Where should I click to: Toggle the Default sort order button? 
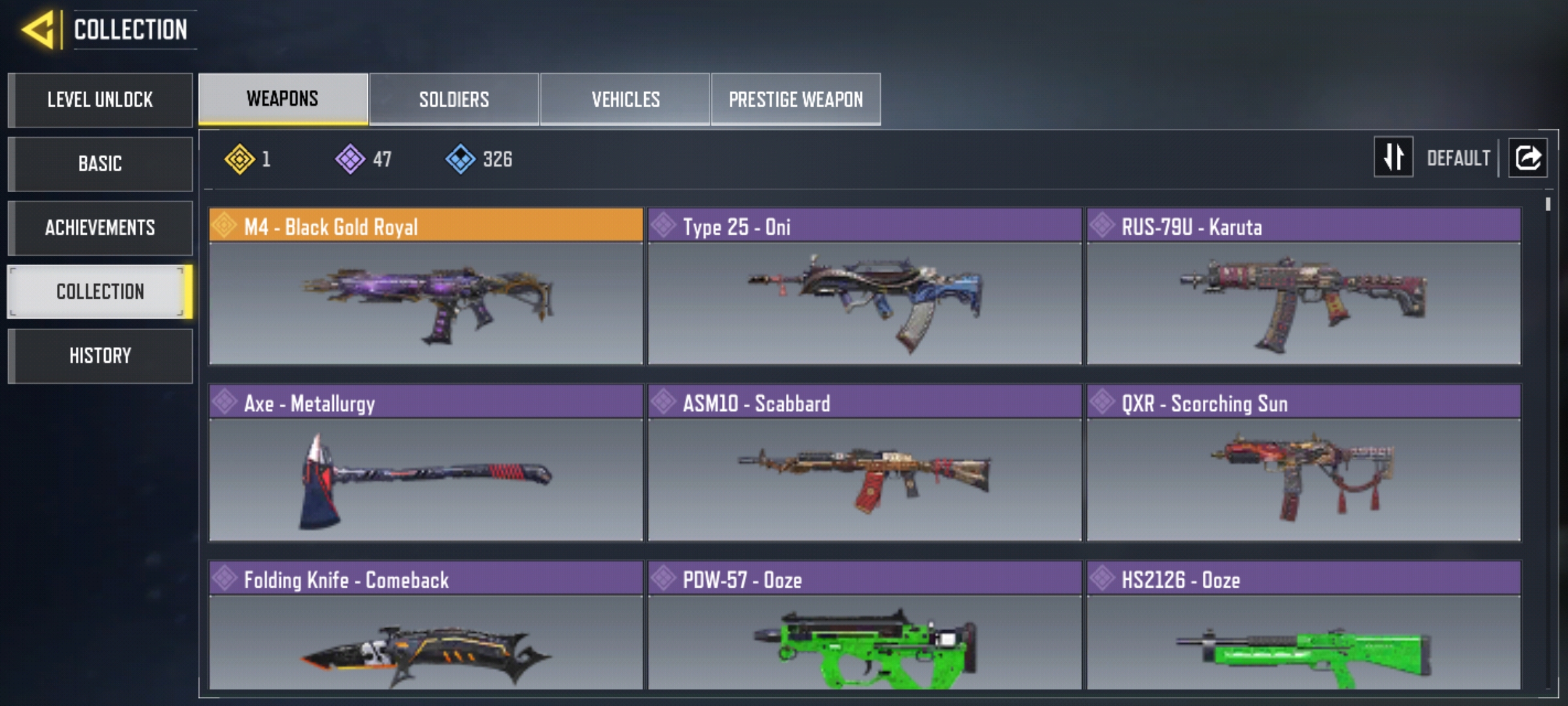[1394, 157]
